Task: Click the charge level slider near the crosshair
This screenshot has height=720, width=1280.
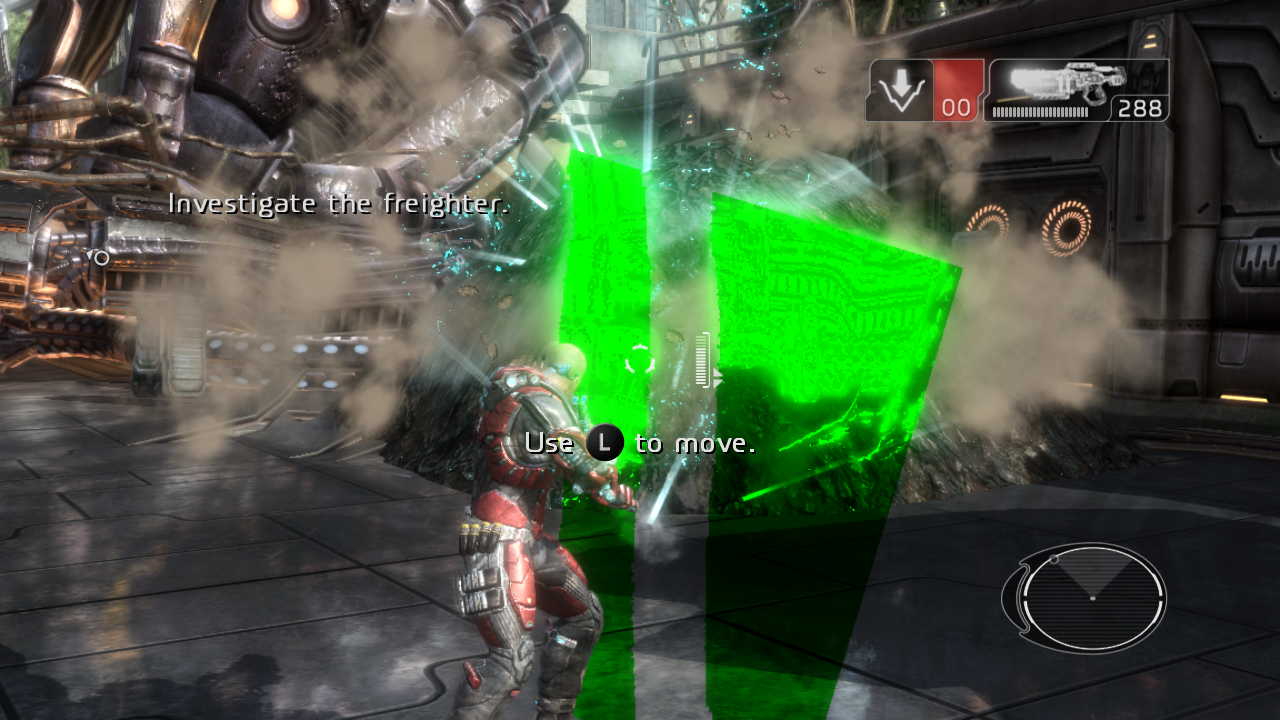Action: pos(701,360)
